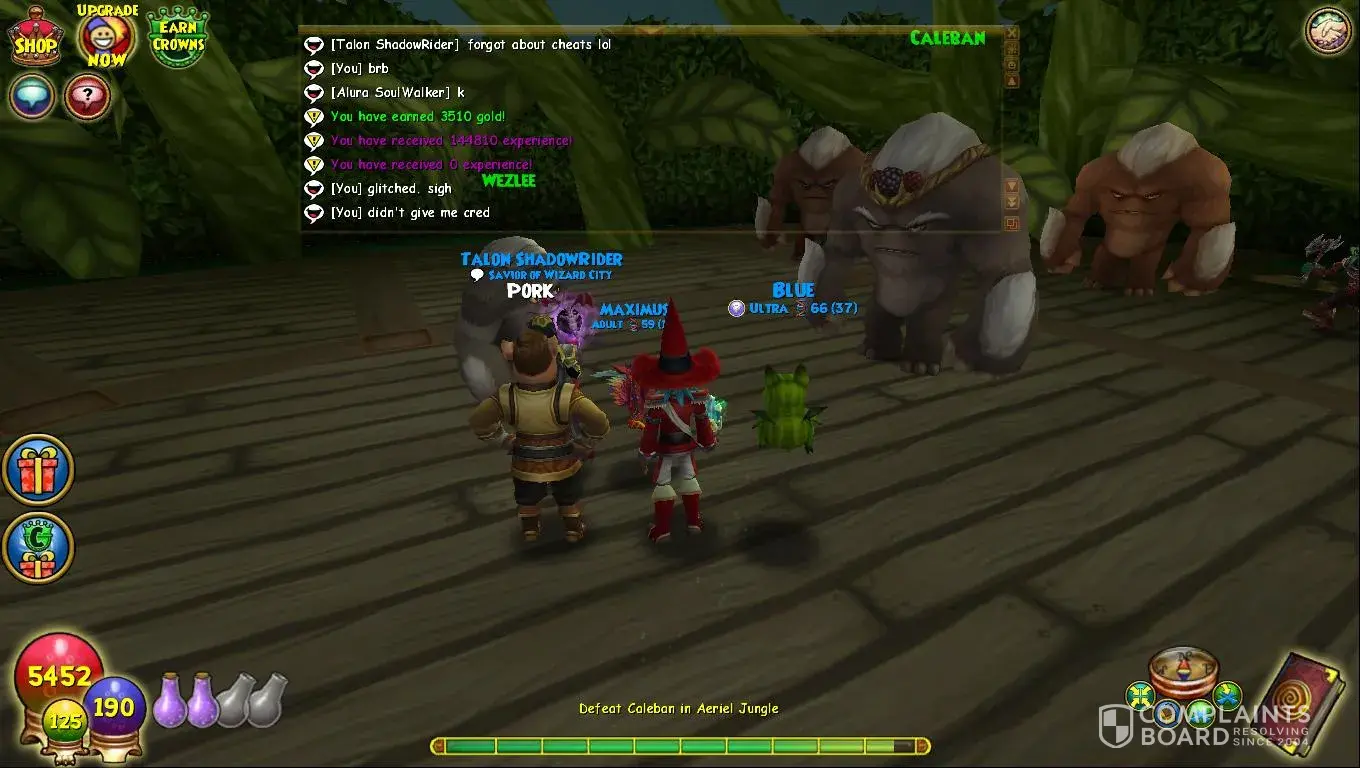Image resolution: width=1360 pixels, height=768 pixels.
Task: Open the friends list handshake icon
Action: pyautogui.click(x=1328, y=31)
